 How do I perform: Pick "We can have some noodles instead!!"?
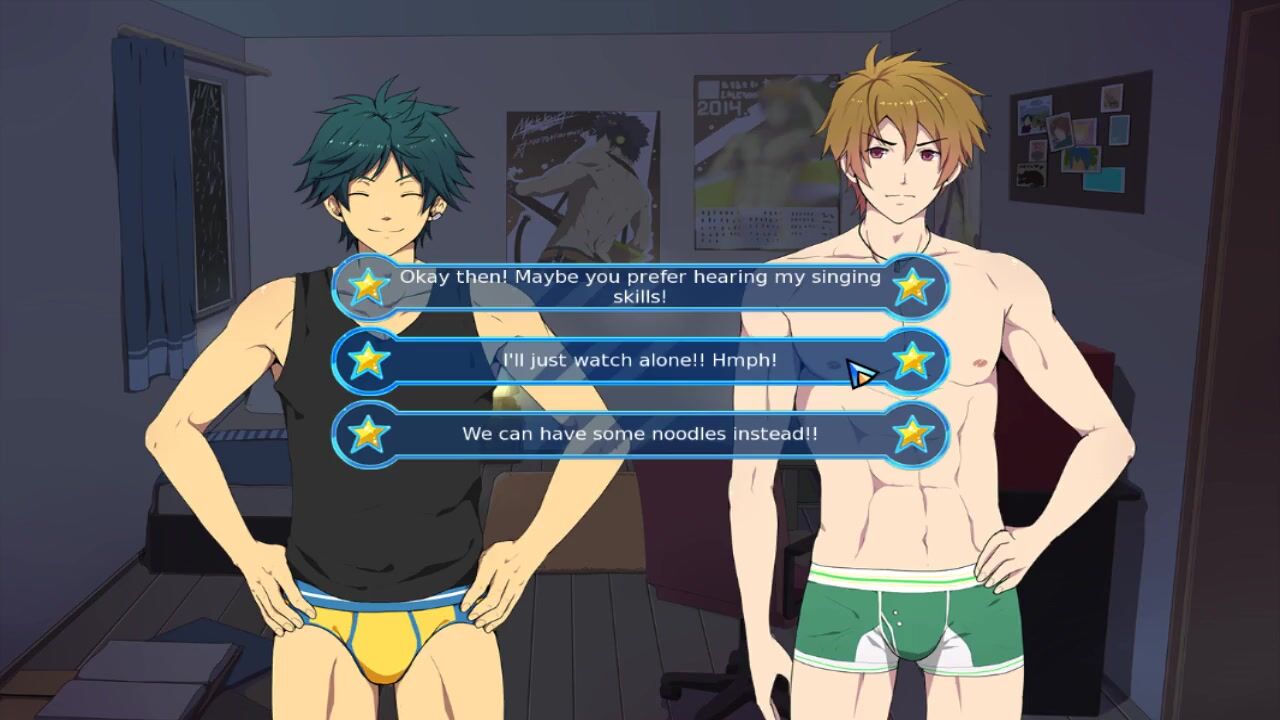(640, 434)
